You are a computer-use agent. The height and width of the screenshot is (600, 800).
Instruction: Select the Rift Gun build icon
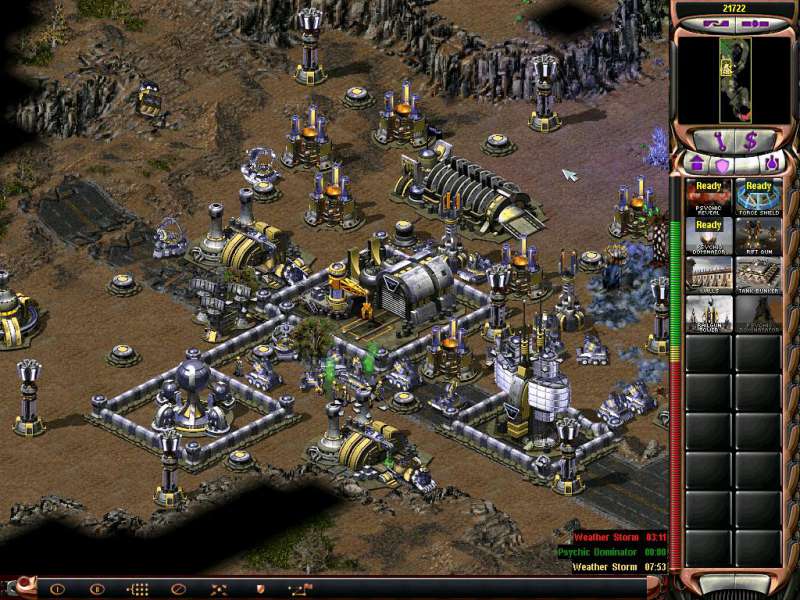pos(759,237)
